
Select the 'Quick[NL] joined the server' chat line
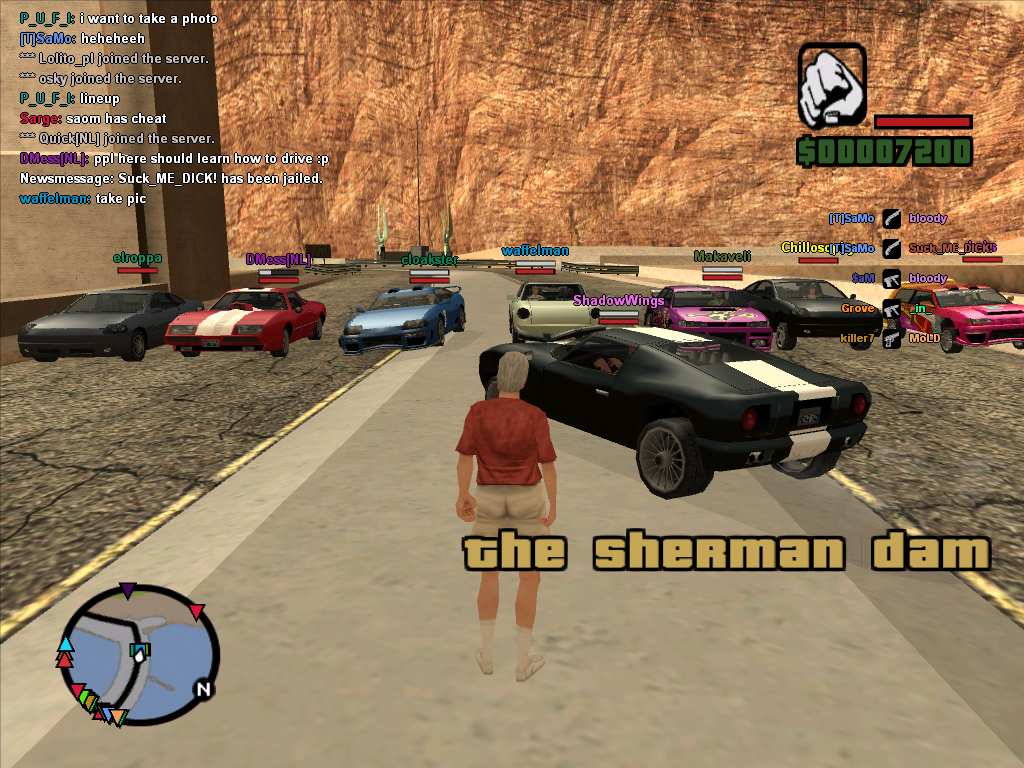click(x=117, y=139)
